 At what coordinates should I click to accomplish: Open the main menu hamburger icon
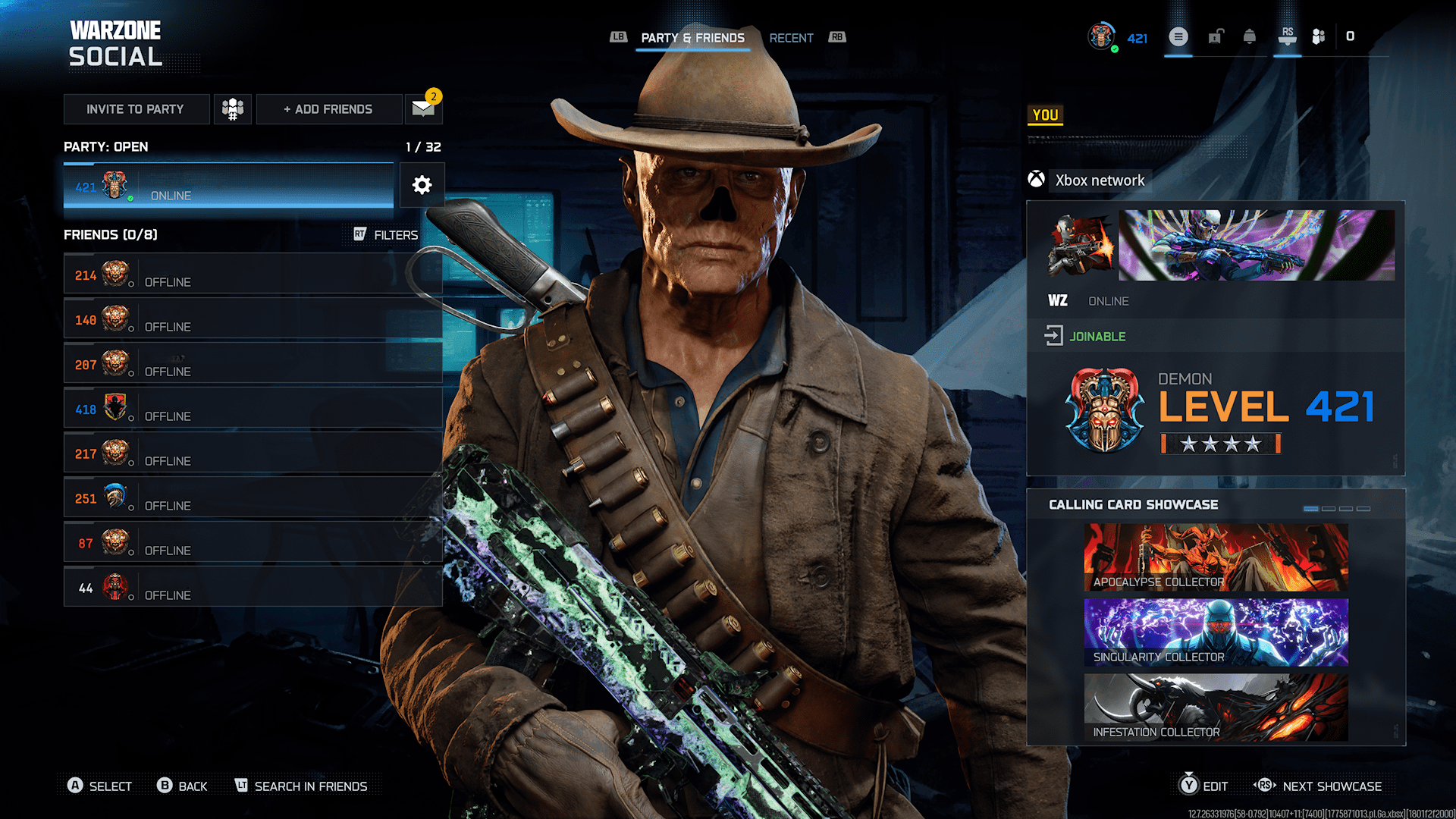(1178, 36)
